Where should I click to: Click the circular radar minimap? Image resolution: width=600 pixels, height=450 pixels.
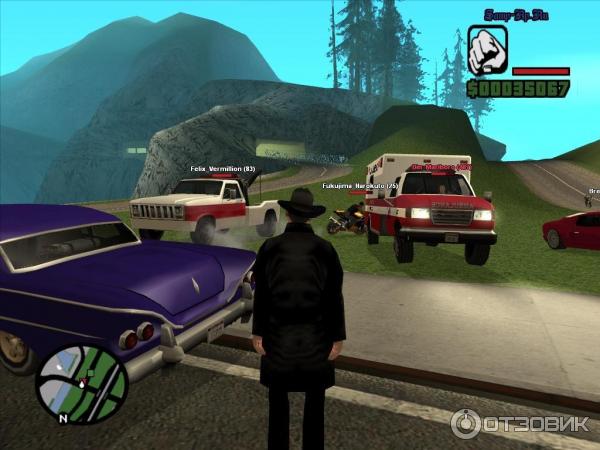click(82, 384)
